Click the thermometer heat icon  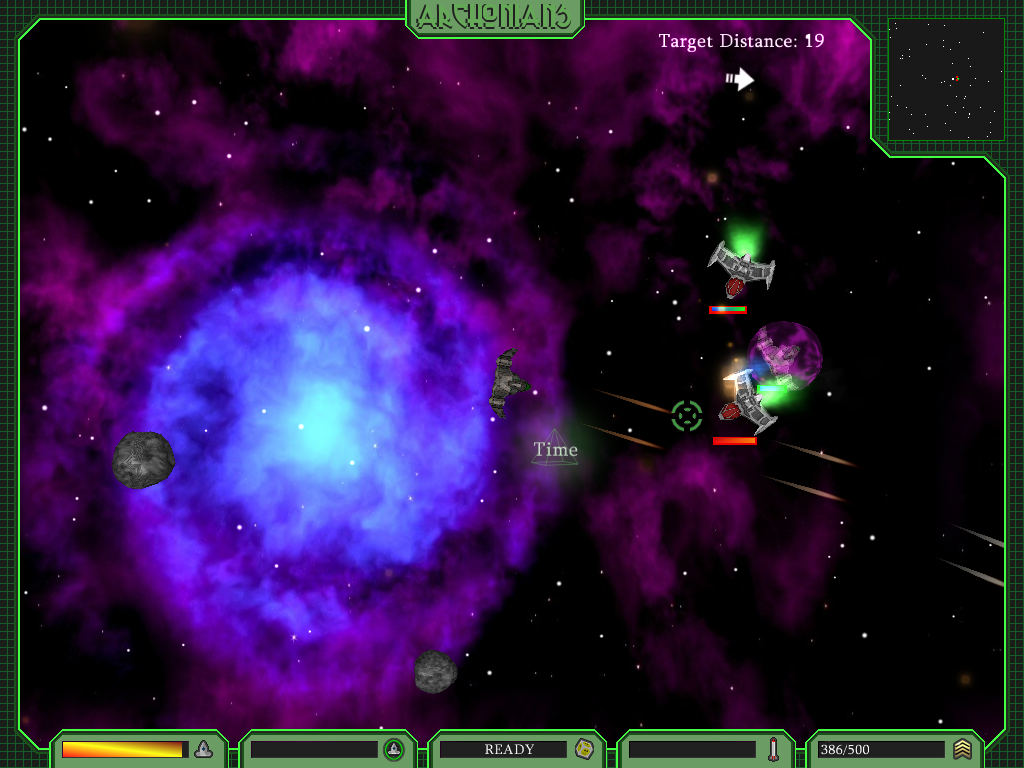[x=773, y=749]
